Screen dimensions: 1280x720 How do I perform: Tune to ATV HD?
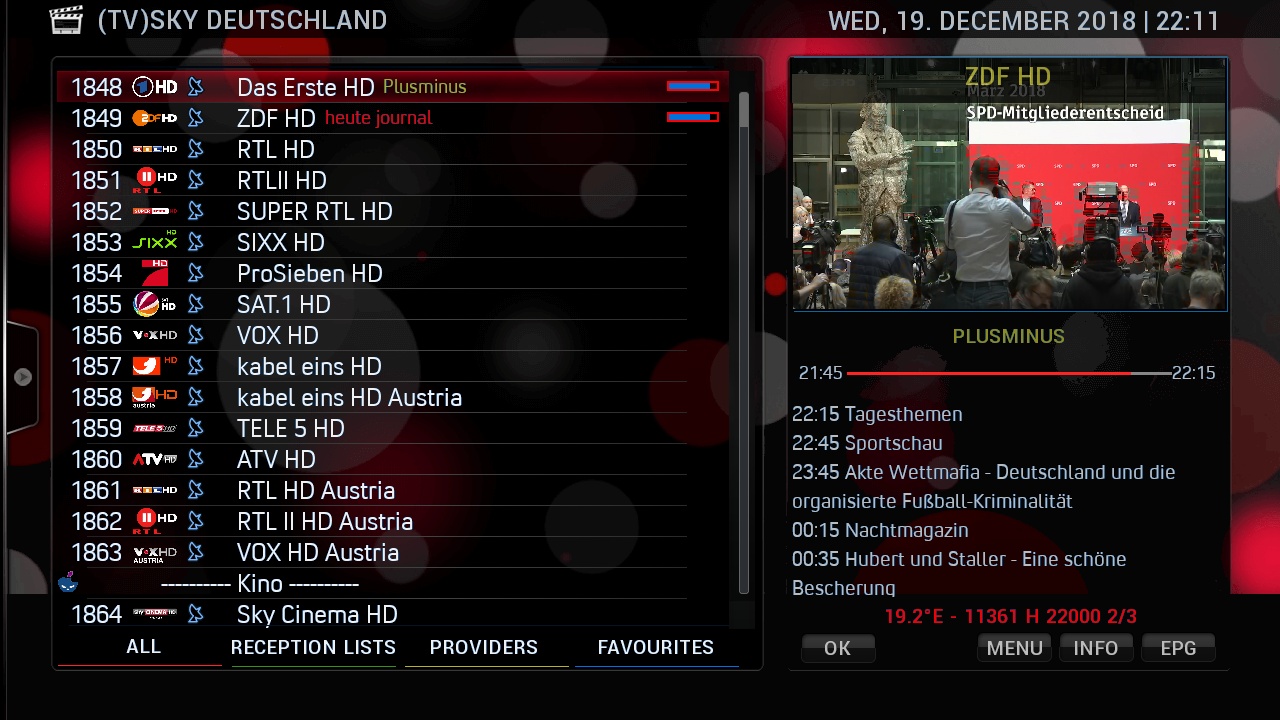[276, 459]
